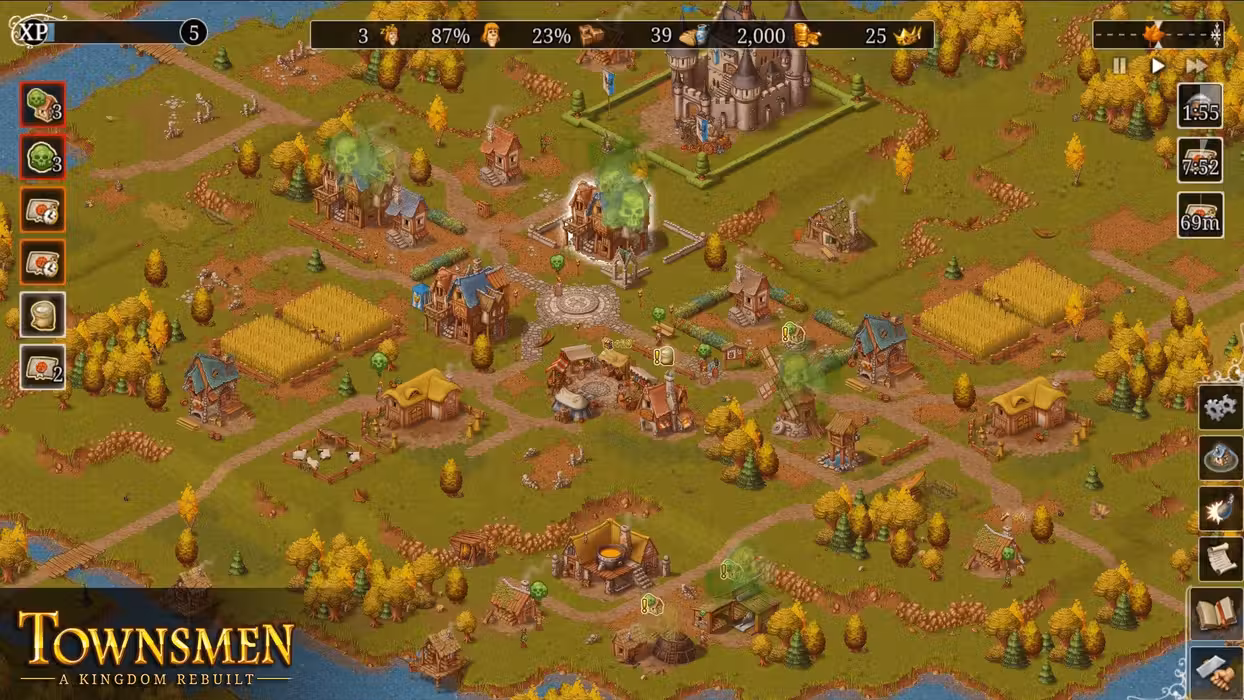Click the 69m timed quest button
1244x700 pixels.
coord(1200,215)
